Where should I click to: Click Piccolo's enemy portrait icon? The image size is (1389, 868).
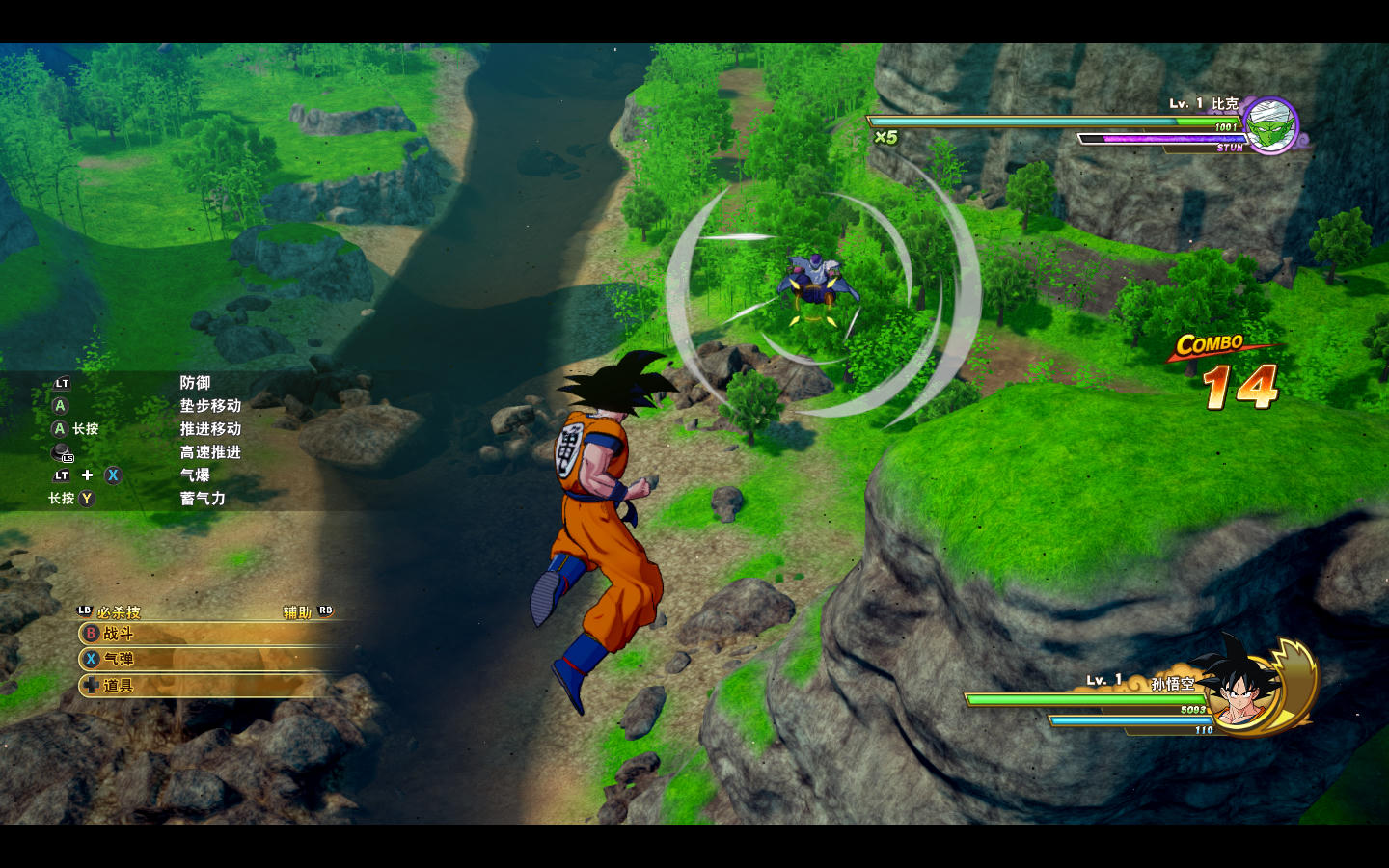1270,124
